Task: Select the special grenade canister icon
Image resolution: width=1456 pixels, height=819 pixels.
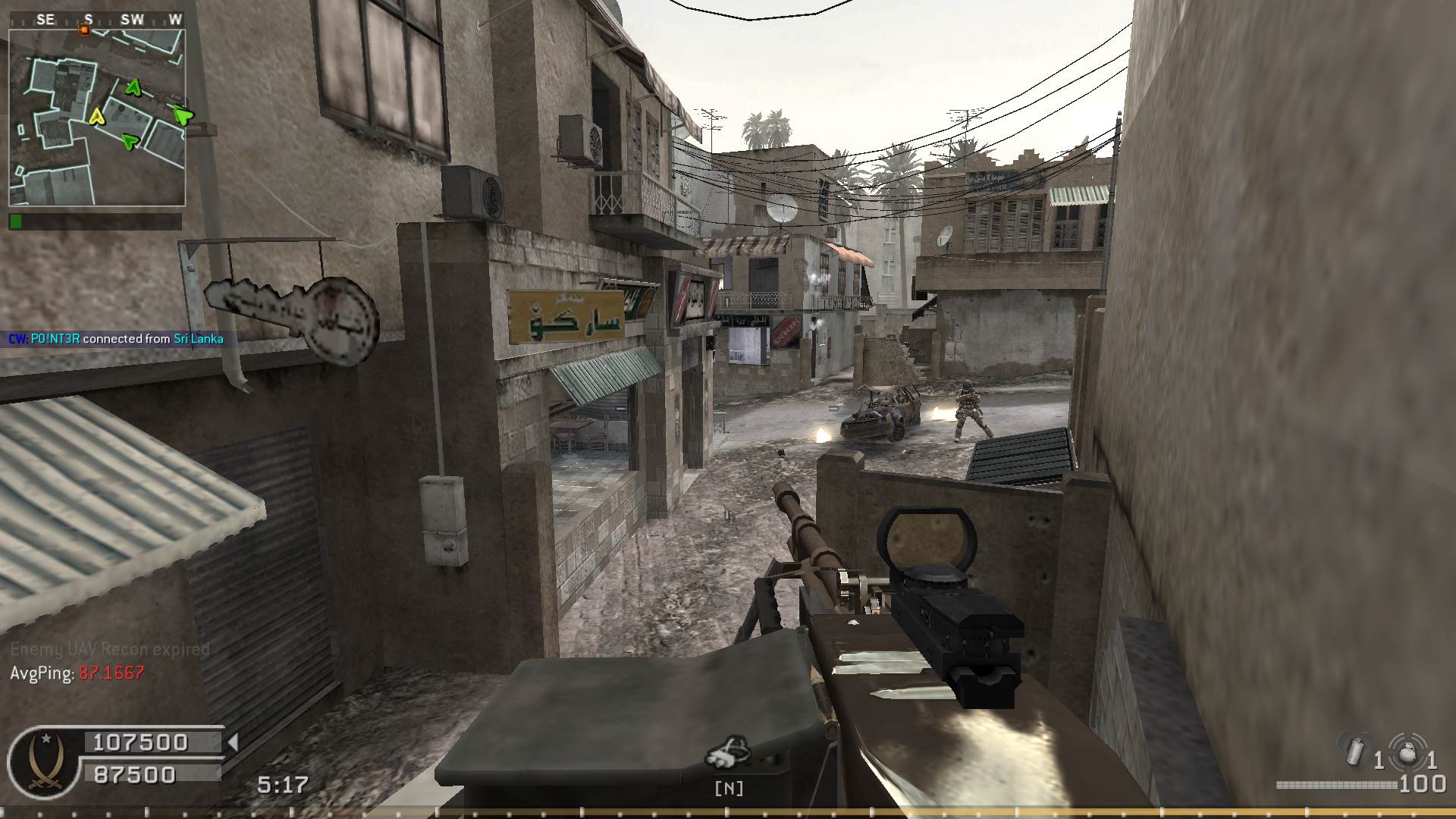Action: tap(1357, 751)
